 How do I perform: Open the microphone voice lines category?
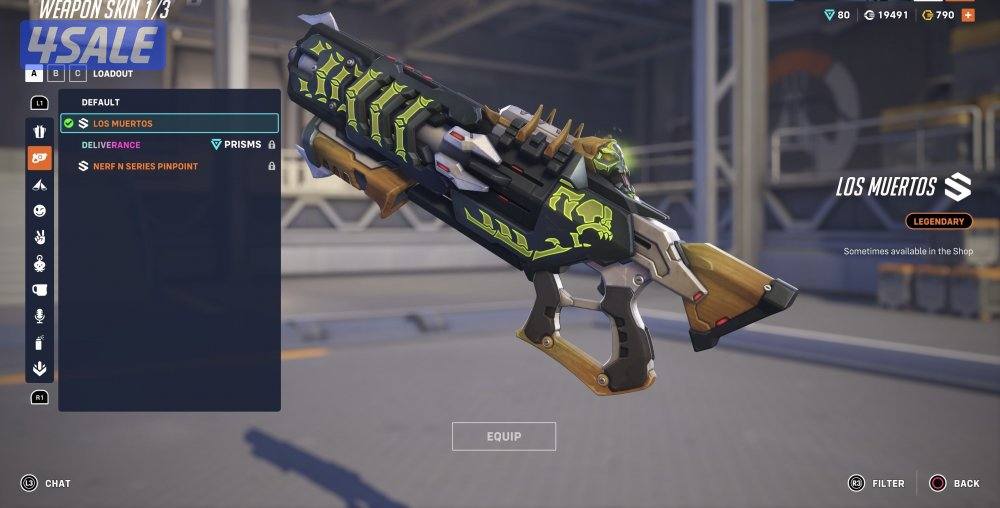coord(39,316)
